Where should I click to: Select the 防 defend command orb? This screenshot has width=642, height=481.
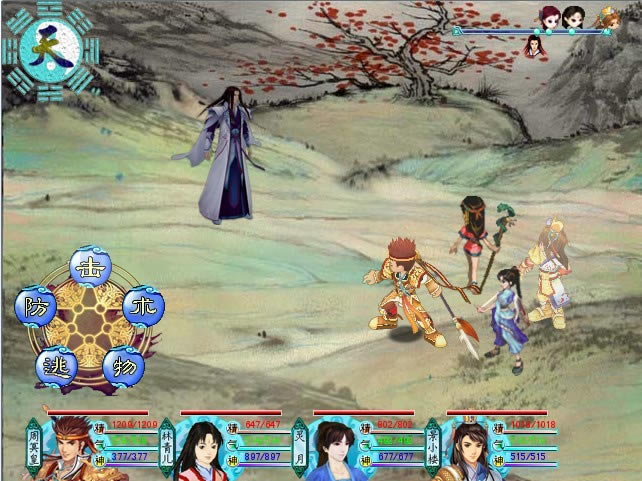[35, 304]
